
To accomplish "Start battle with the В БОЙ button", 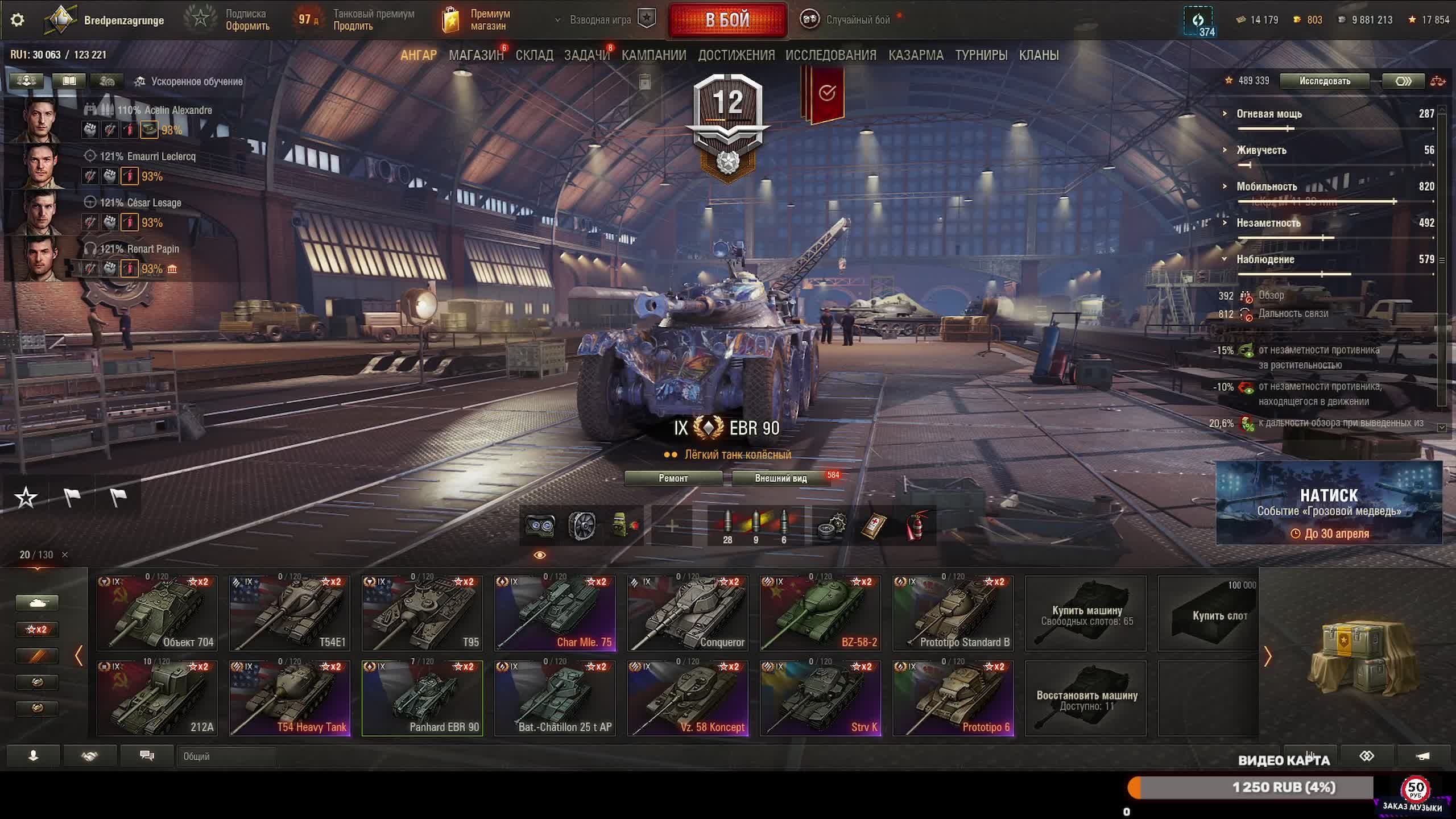I will pyautogui.click(x=727, y=20).
